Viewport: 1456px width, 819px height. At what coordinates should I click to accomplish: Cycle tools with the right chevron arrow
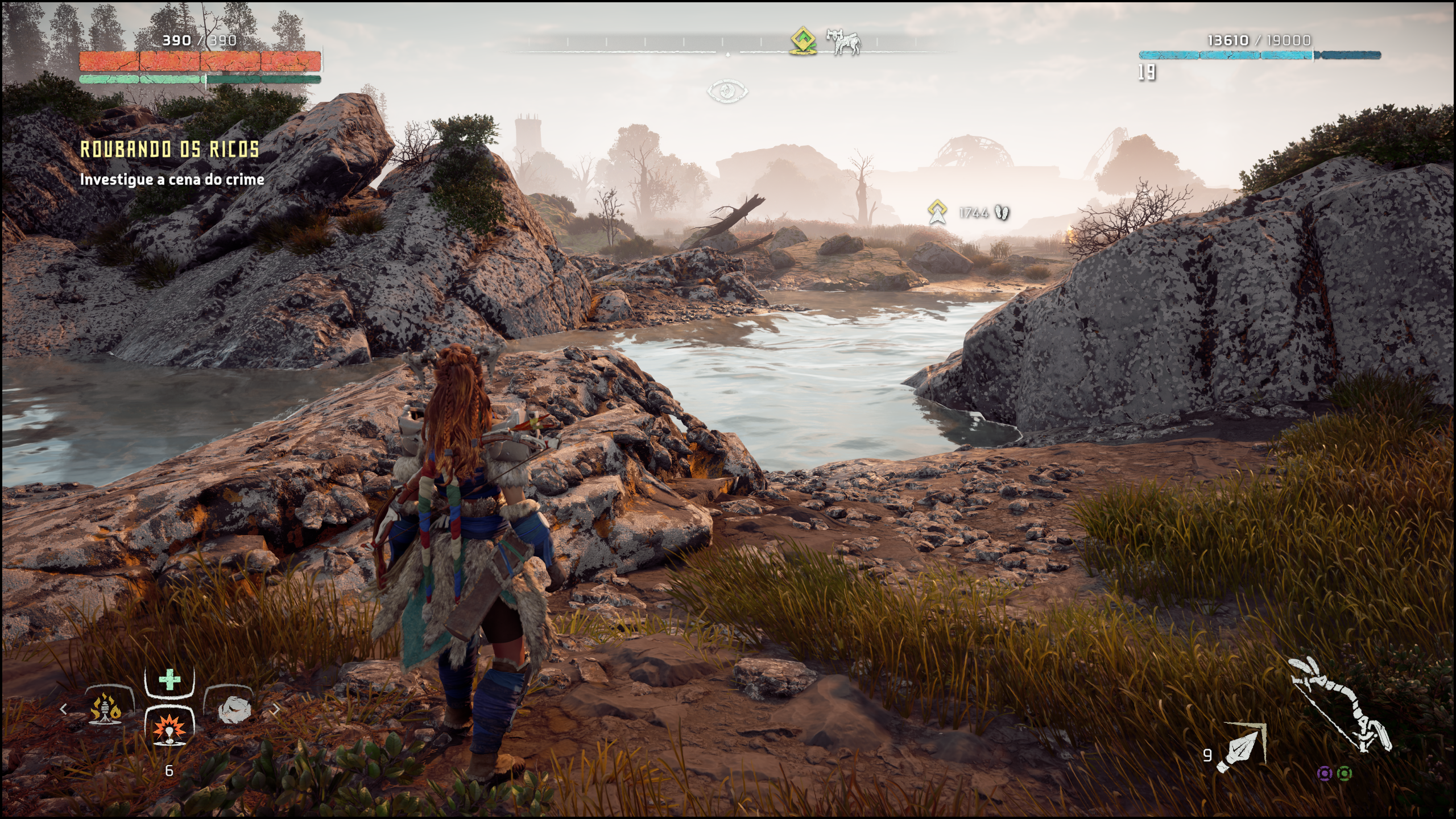tap(276, 709)
